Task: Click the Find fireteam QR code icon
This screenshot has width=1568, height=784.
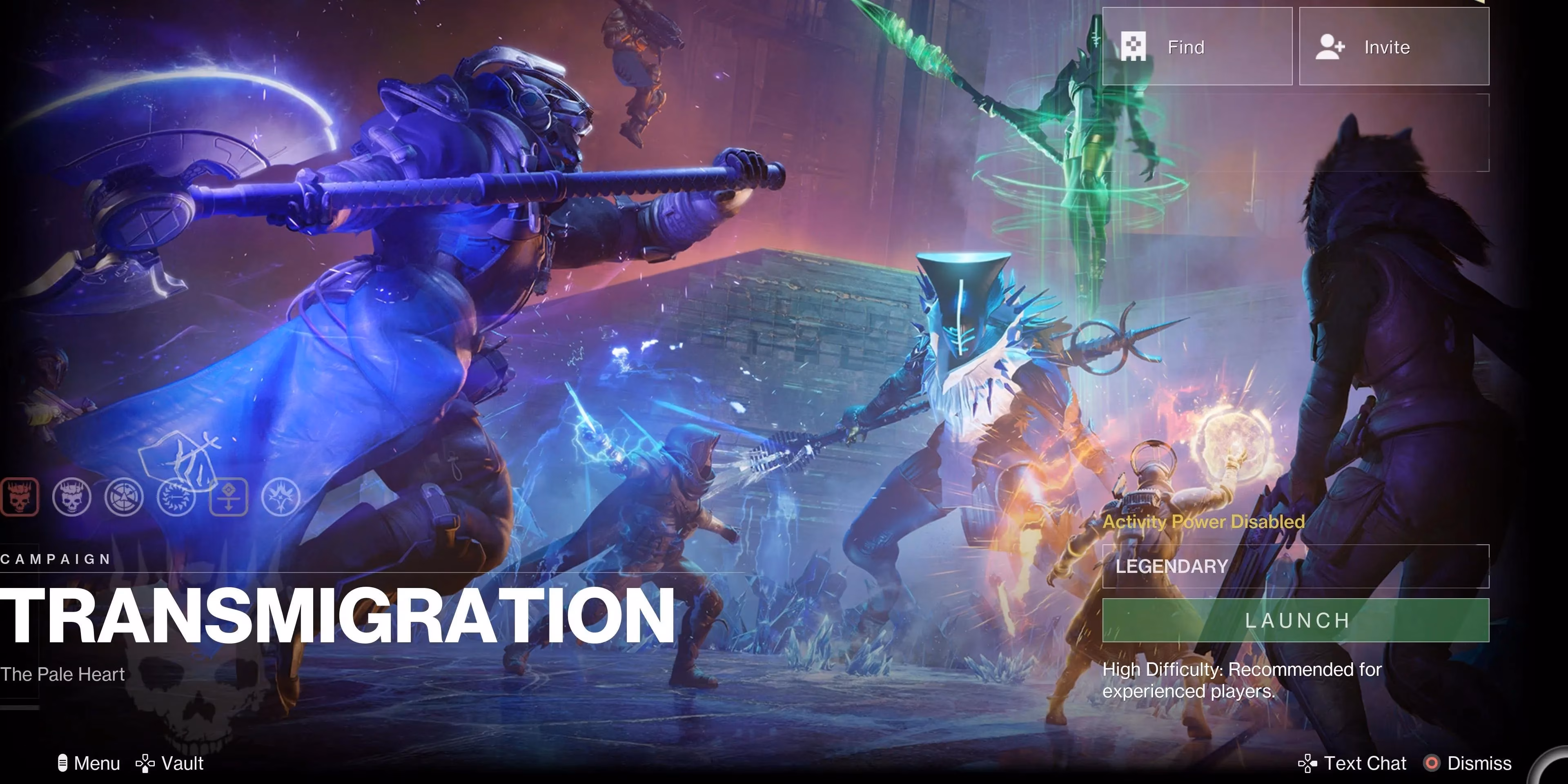Action: pos(1135,46)
